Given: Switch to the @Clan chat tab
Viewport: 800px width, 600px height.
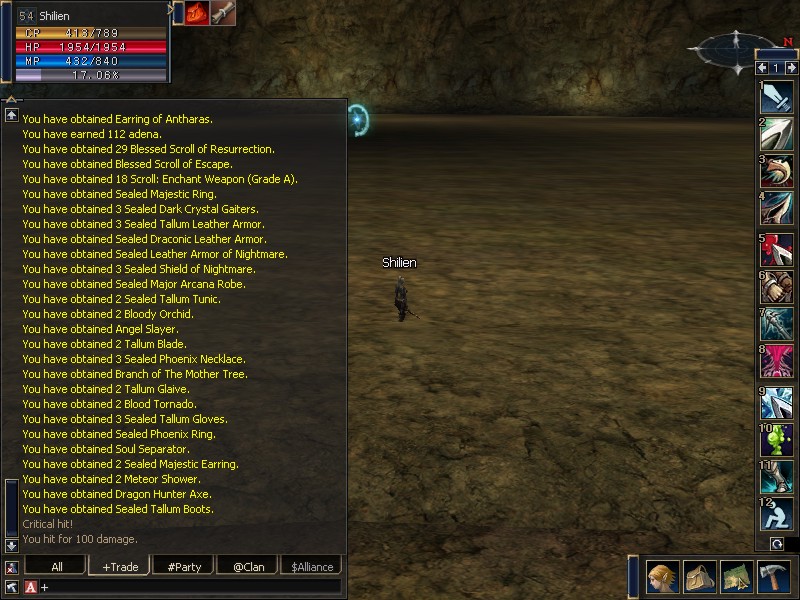Looking at the screenshot, I should [x=247, y=566].
